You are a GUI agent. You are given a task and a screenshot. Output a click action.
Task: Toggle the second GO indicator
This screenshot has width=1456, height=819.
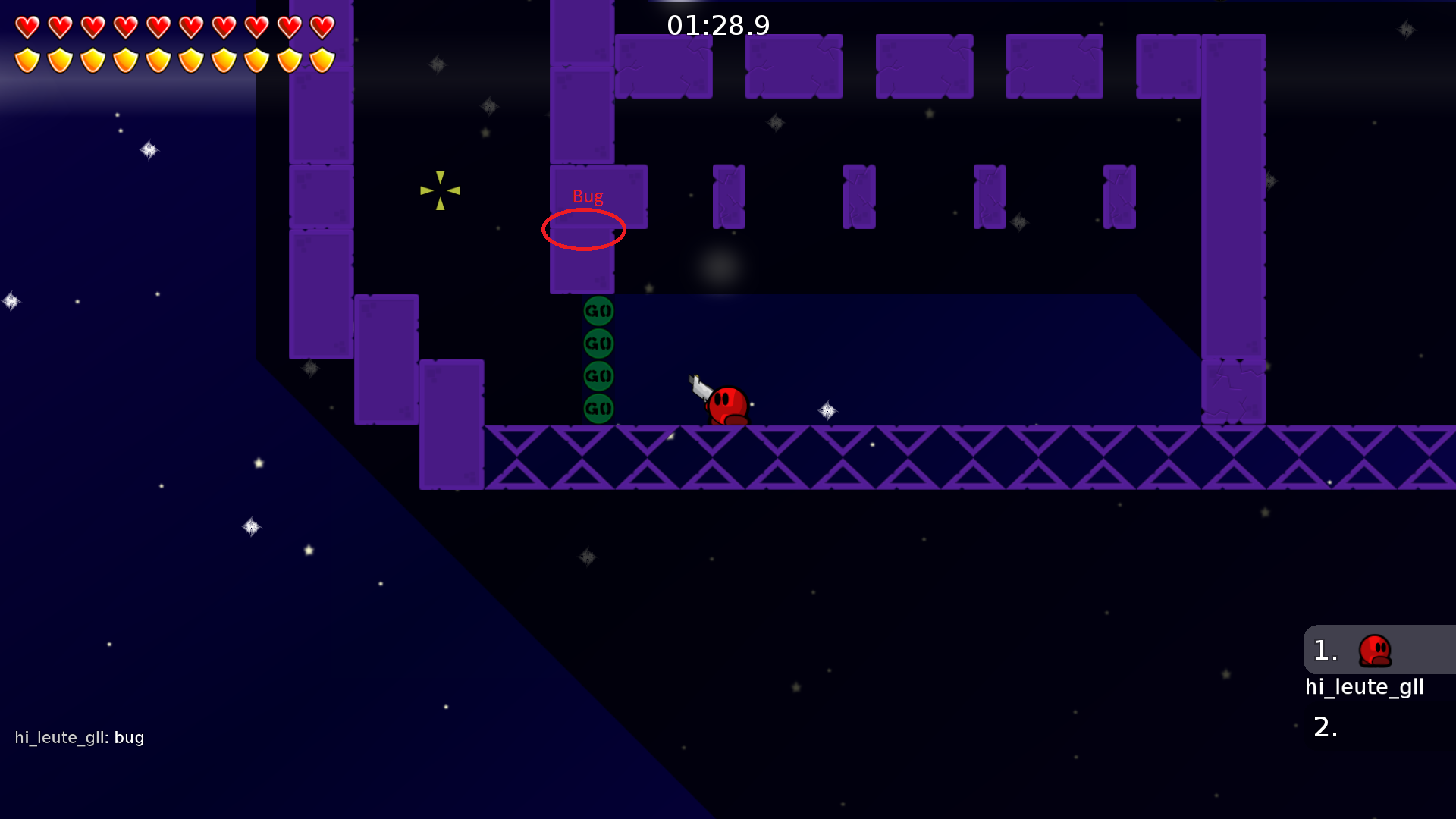tap(598, 341)
